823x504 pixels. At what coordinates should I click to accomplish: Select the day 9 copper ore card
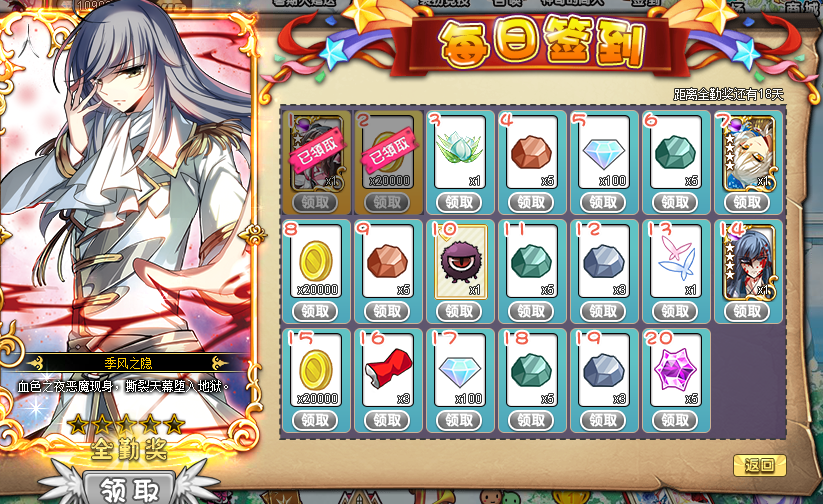[388, 260]
